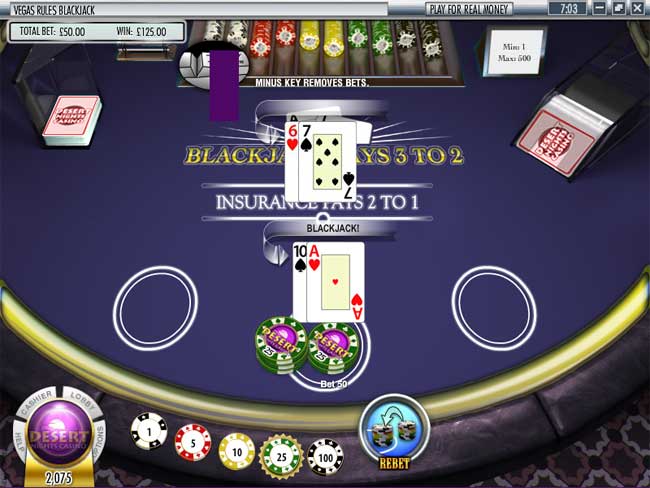Minimize the game window
This screenshot has width=650, height=488.
click(x=599, y=9)
